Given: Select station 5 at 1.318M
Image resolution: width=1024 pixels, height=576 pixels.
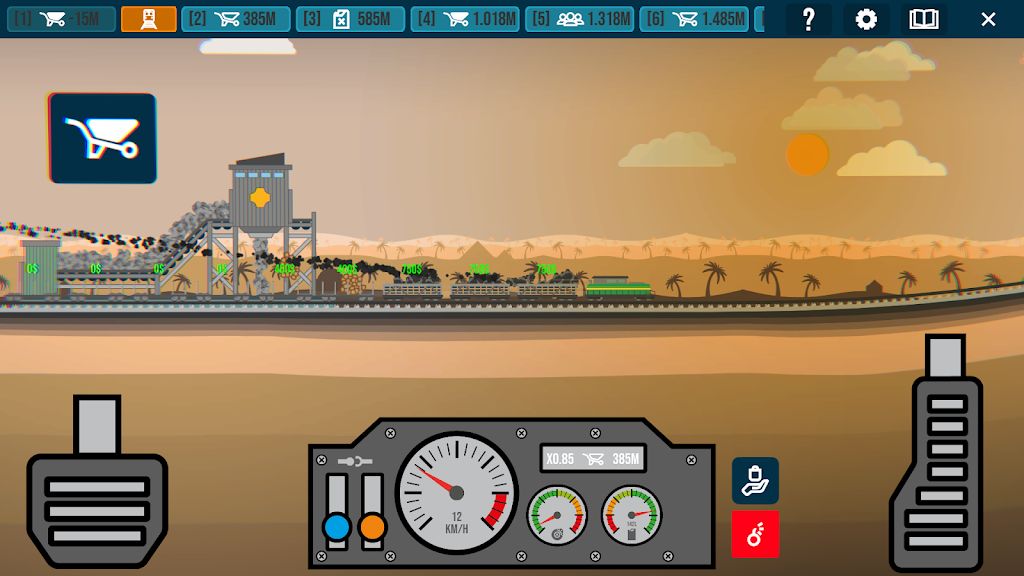Looking at the screenshot, I should tap(580, 19).
